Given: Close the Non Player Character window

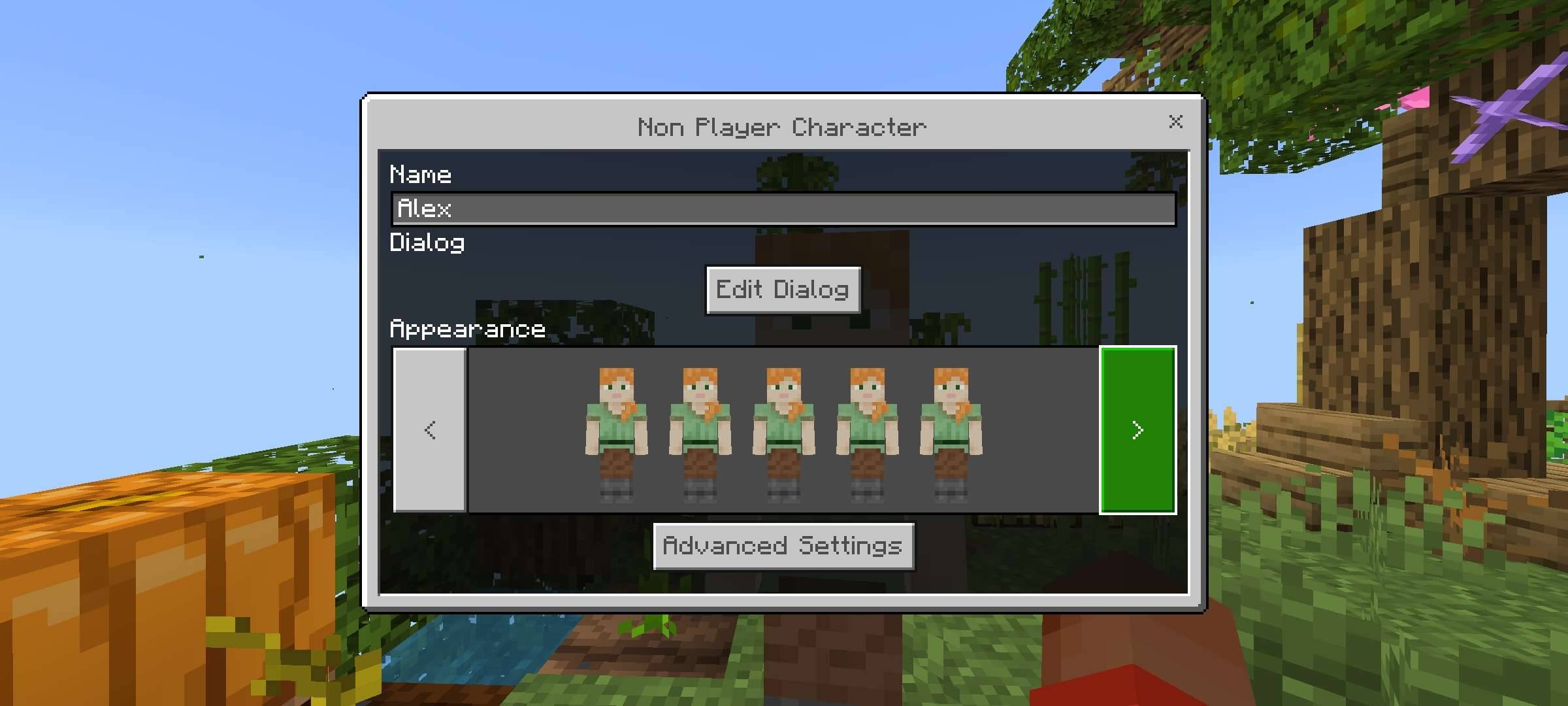Looking at the screenshot, I should 1176,122.
